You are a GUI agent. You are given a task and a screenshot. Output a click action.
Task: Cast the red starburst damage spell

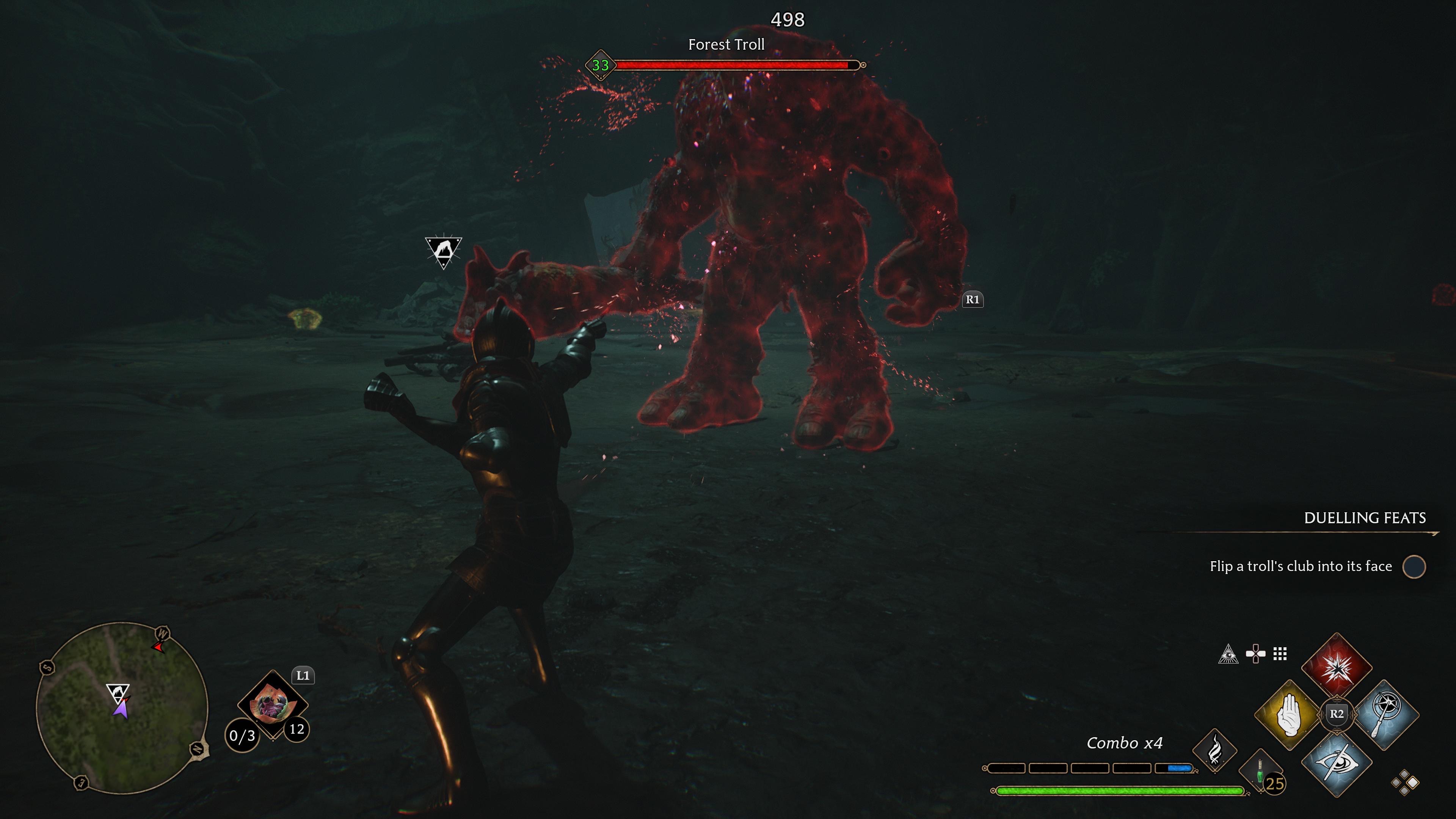1337,667
